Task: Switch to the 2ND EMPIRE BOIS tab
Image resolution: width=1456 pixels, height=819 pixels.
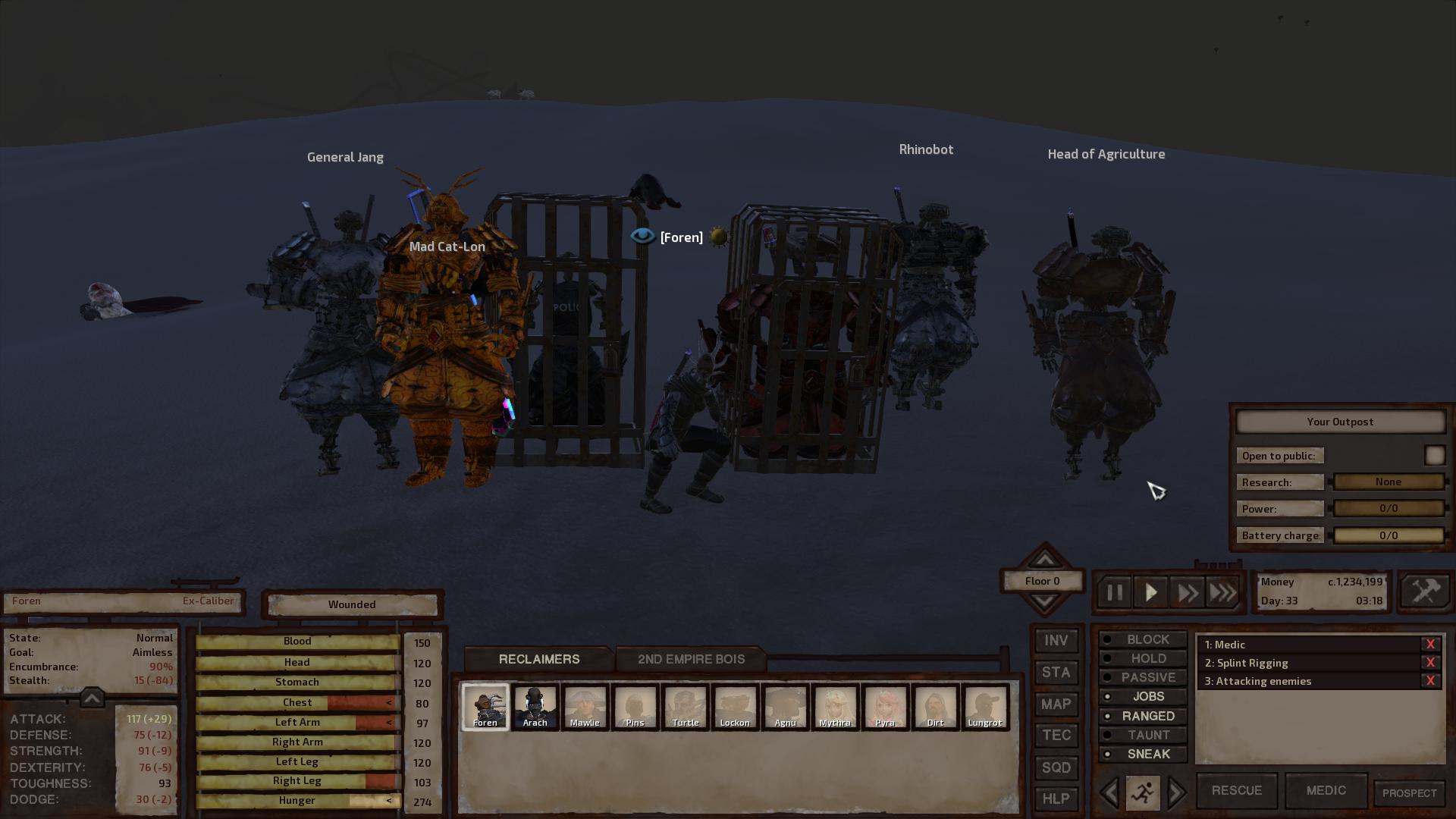Action: point(691,659)
